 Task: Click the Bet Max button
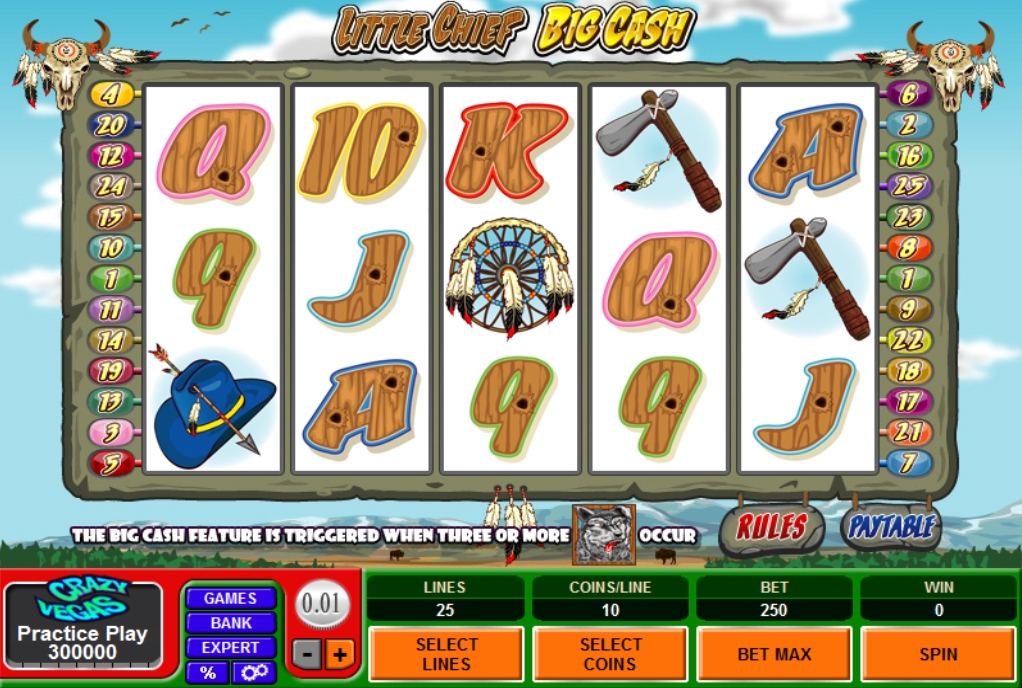pyautogui.click(x=774, y=654)
